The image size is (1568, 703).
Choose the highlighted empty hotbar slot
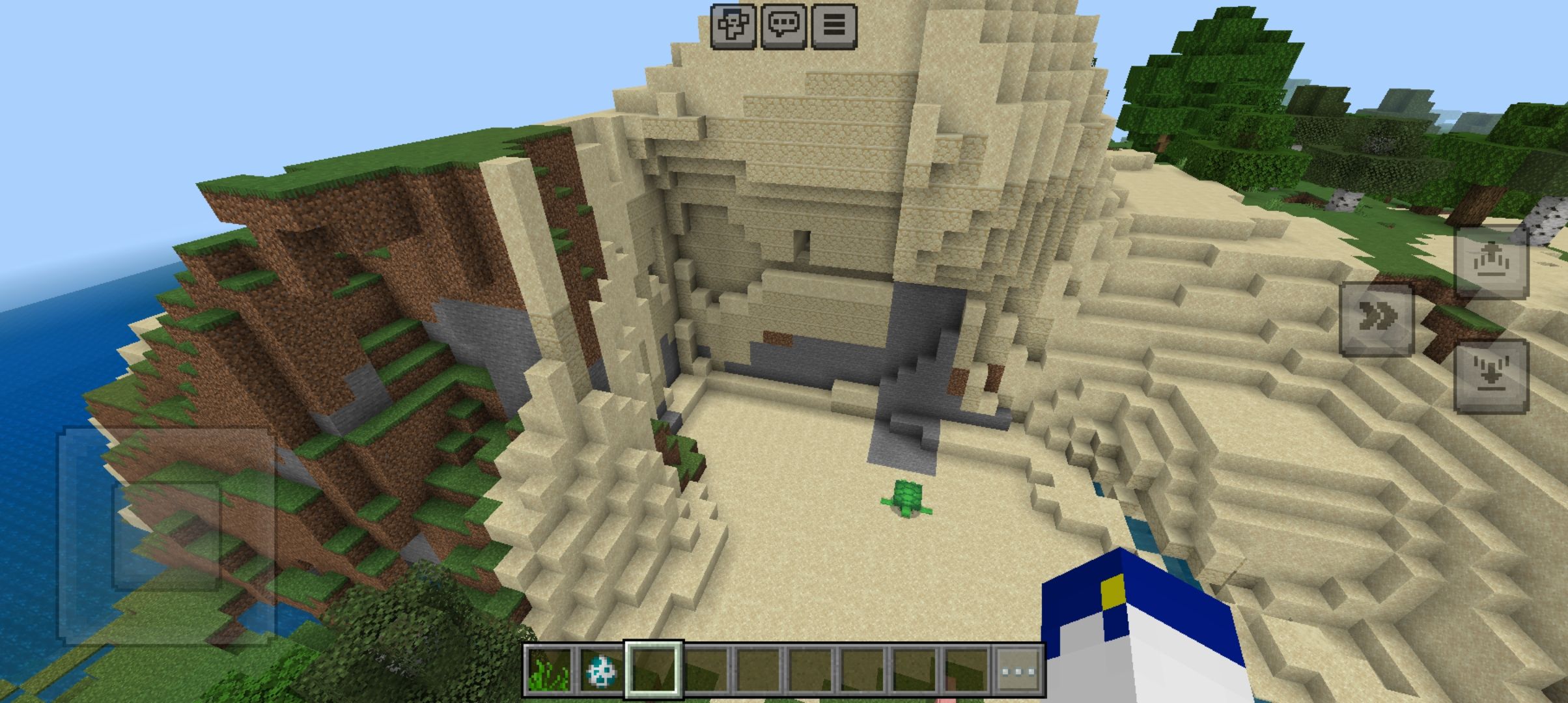coord(654,670)
